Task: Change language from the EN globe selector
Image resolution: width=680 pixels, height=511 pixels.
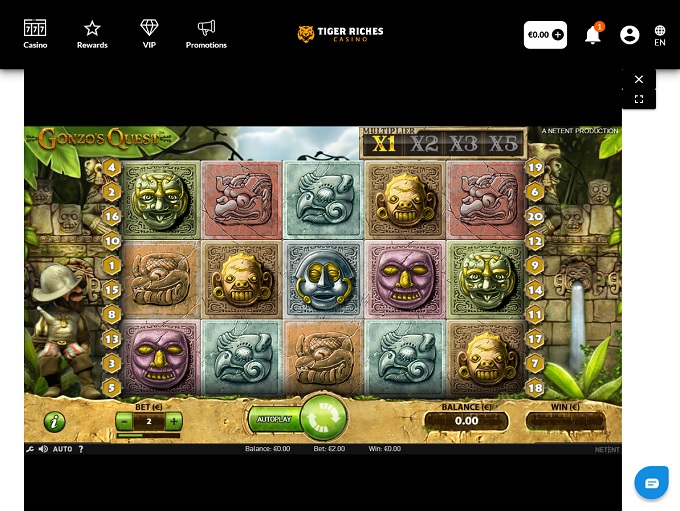Action: [660, 35]
